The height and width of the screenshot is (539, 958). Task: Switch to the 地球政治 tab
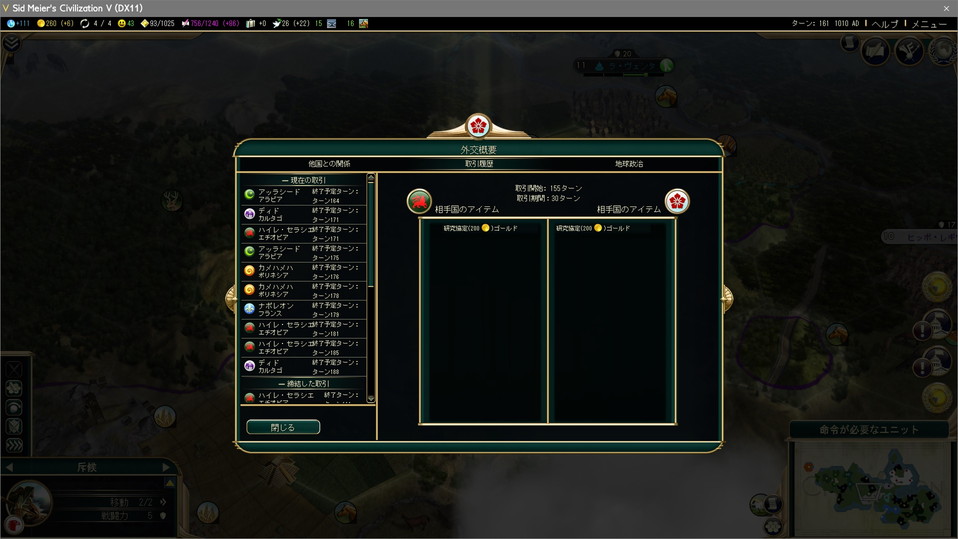[629, 163]
